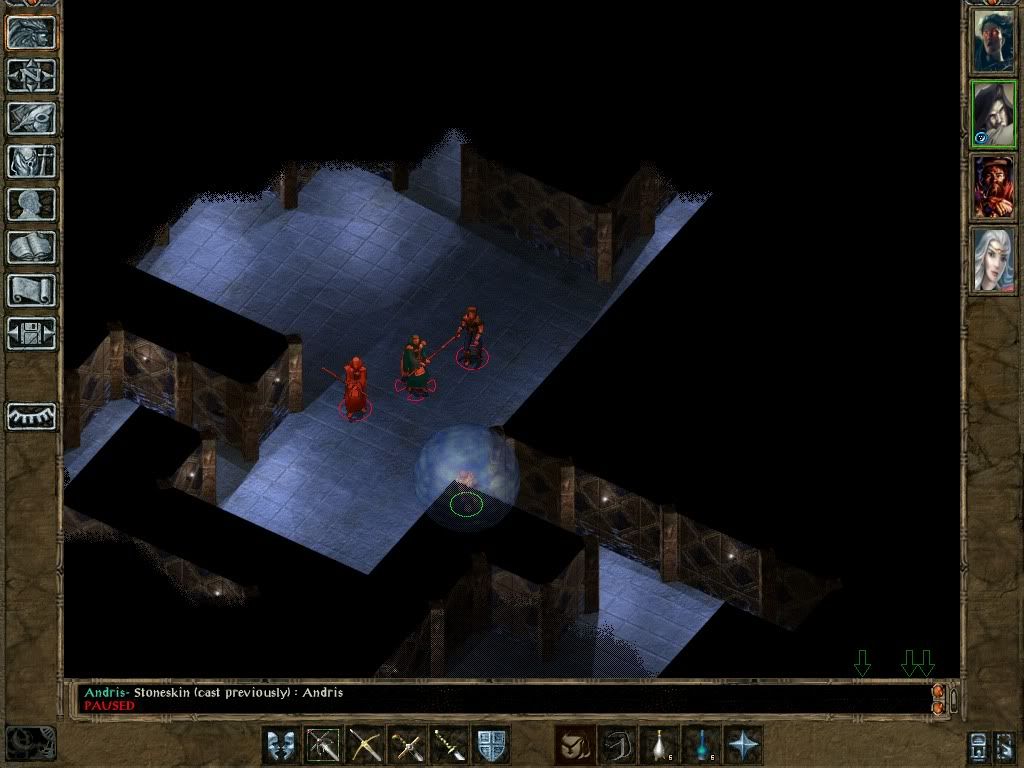Open the mage spellbook

32,247
